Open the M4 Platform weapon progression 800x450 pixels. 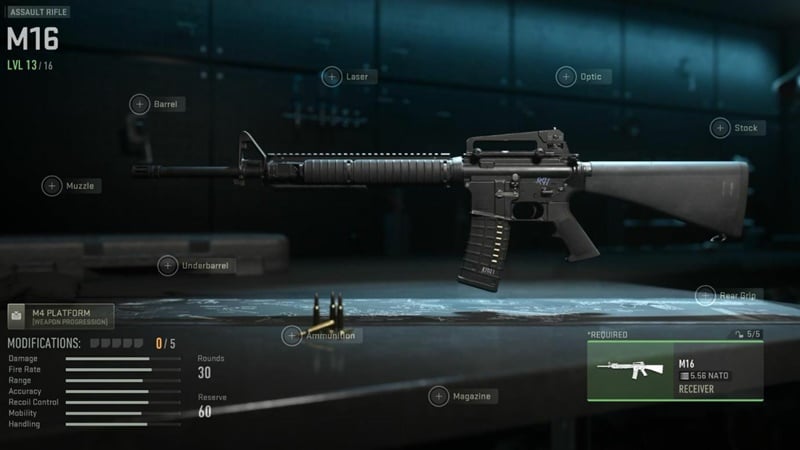click(x=62, y=318)
